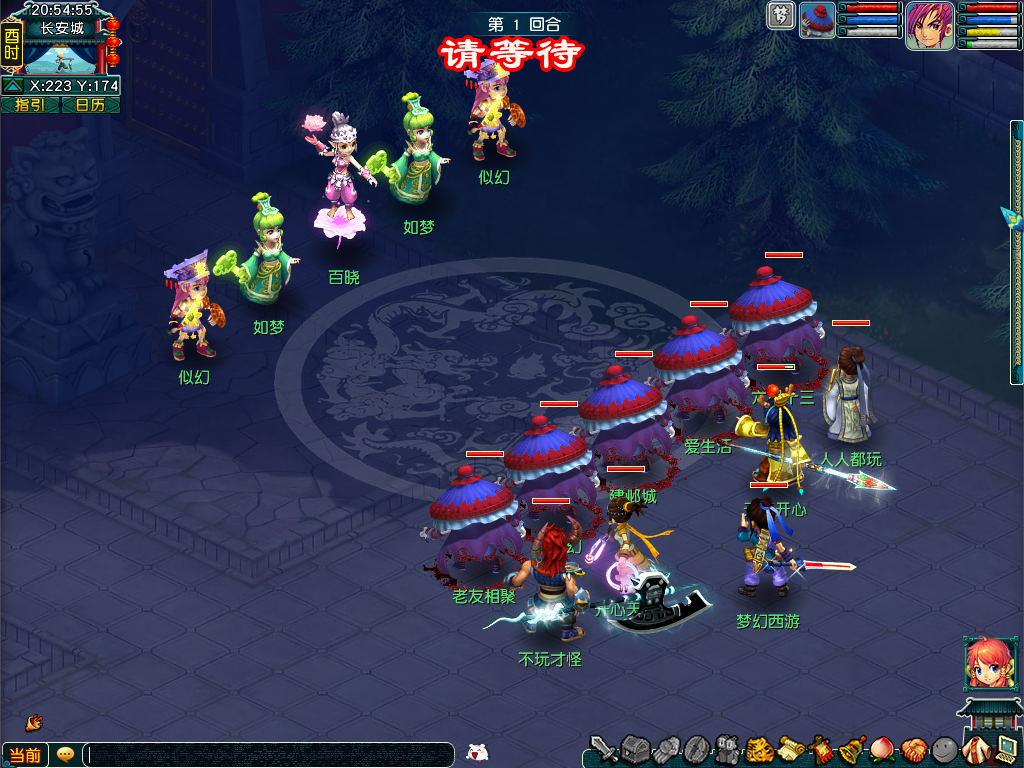Open the treasure chest inventory icon
The height and width of the screenshot is (768, 1024).
(x=635, y=748)
